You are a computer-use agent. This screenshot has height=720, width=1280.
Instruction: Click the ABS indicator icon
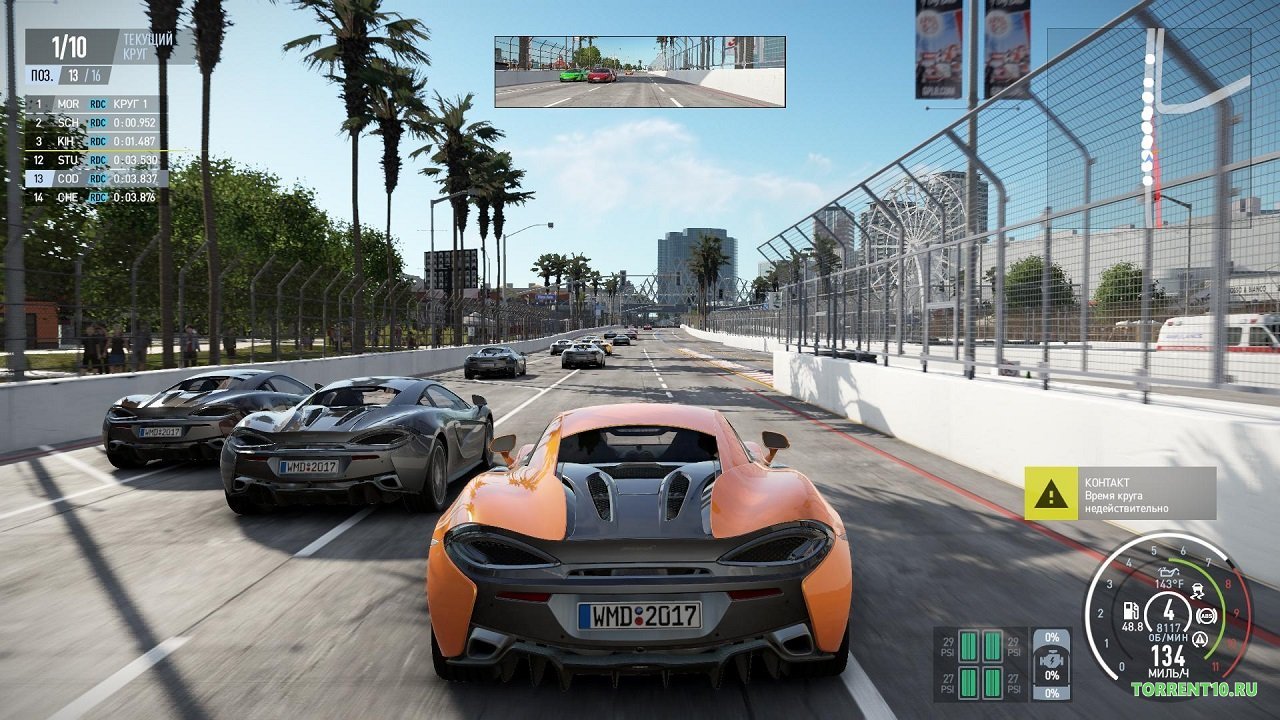point(1206,616)
